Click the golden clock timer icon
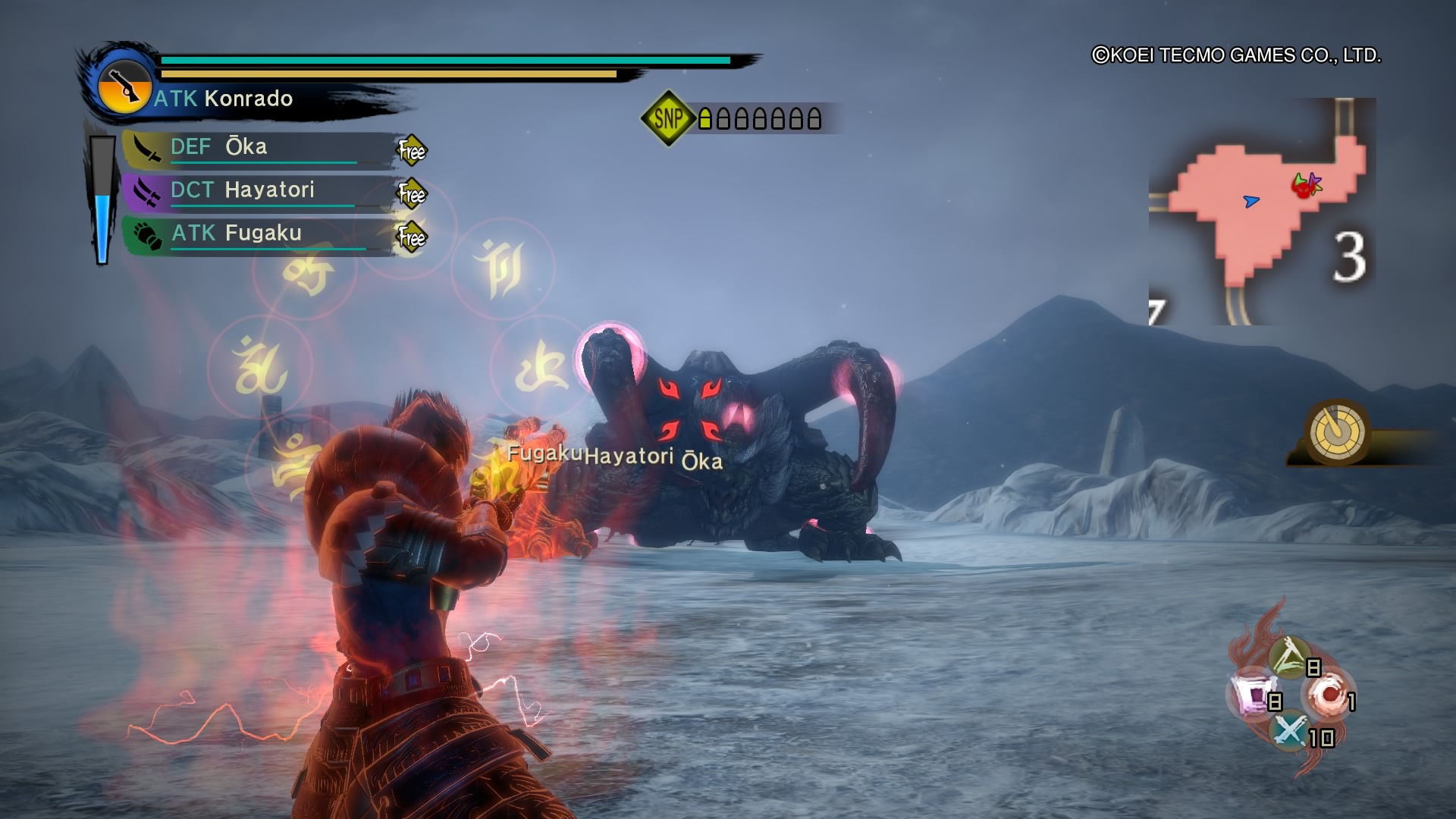The image size is (1456, 819). click(x=1337, y=432)
